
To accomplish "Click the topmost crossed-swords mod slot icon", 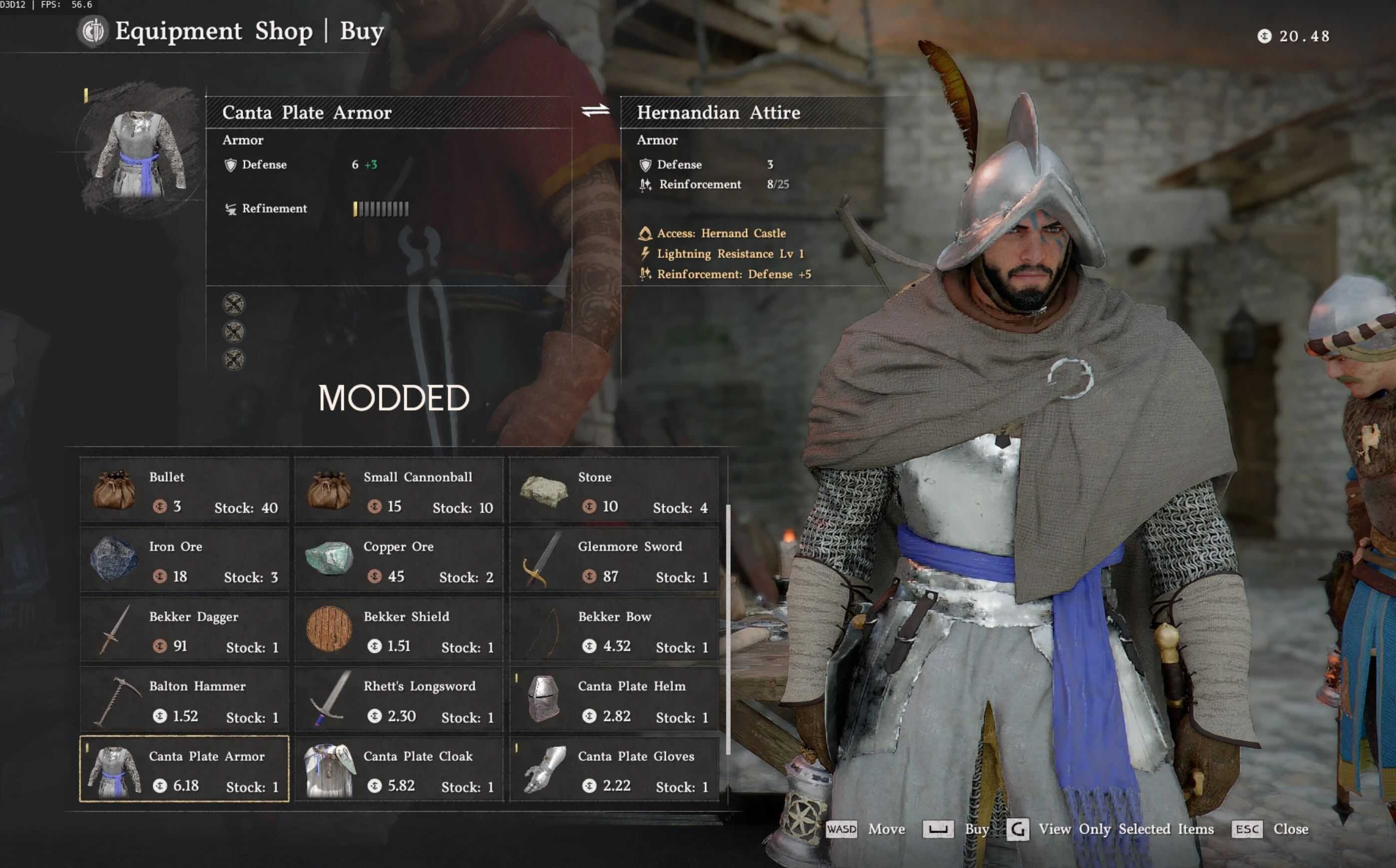I will tap(234, 304).
